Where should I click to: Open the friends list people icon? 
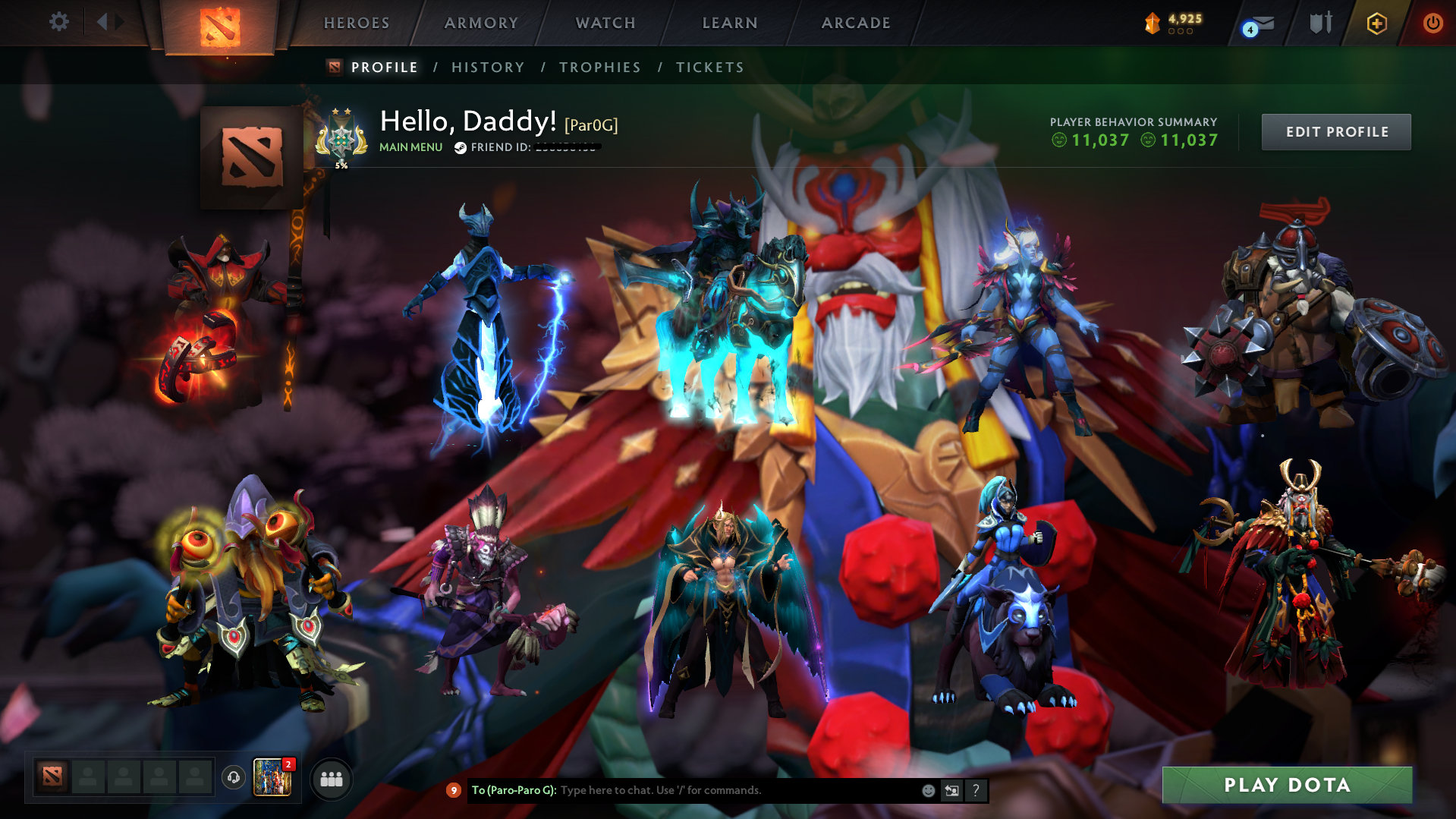pyautogui.click(x=330, y=779)
